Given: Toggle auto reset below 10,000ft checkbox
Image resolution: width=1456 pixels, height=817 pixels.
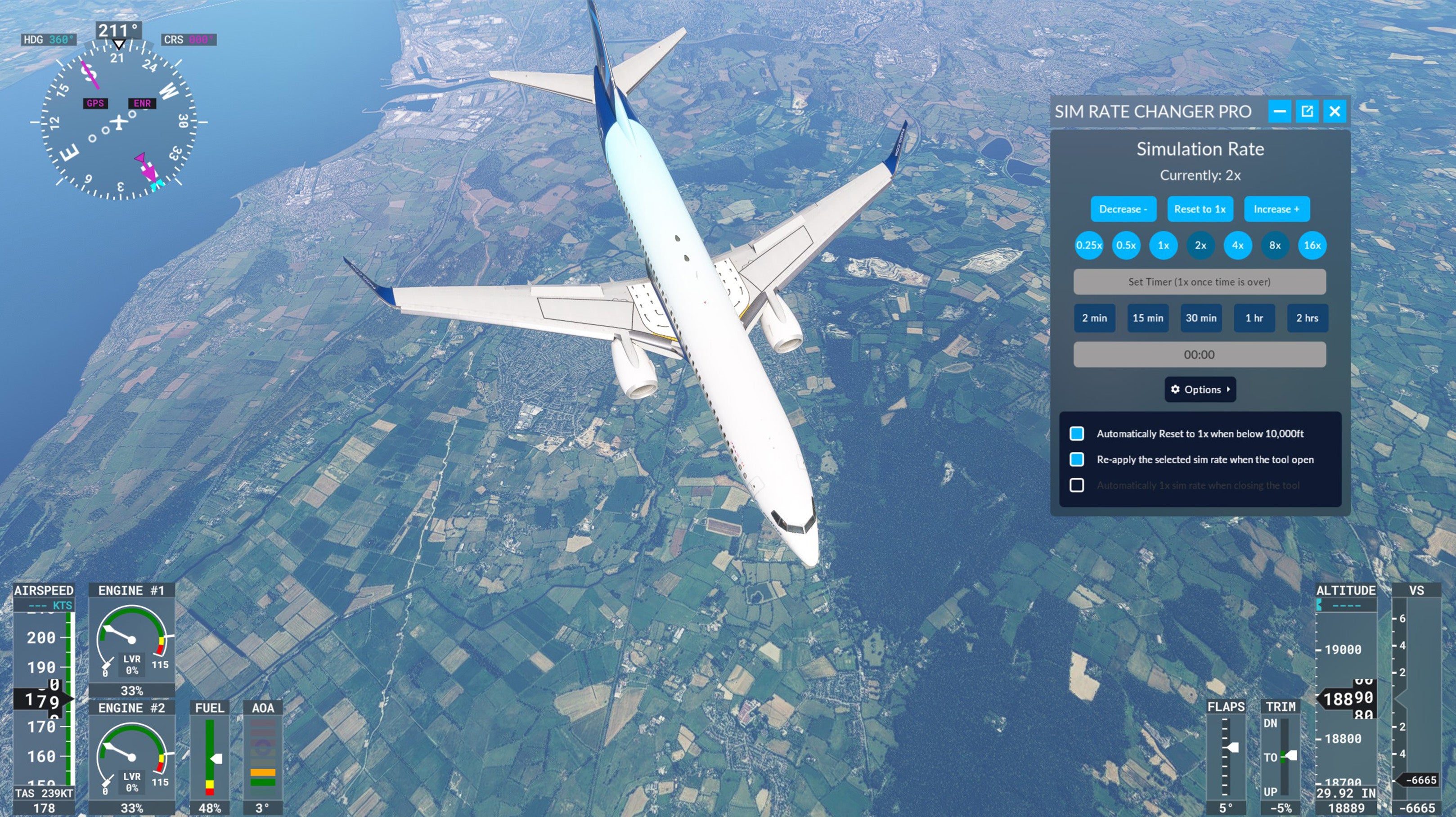Looking at the screenshot, I should point(1077,433).
